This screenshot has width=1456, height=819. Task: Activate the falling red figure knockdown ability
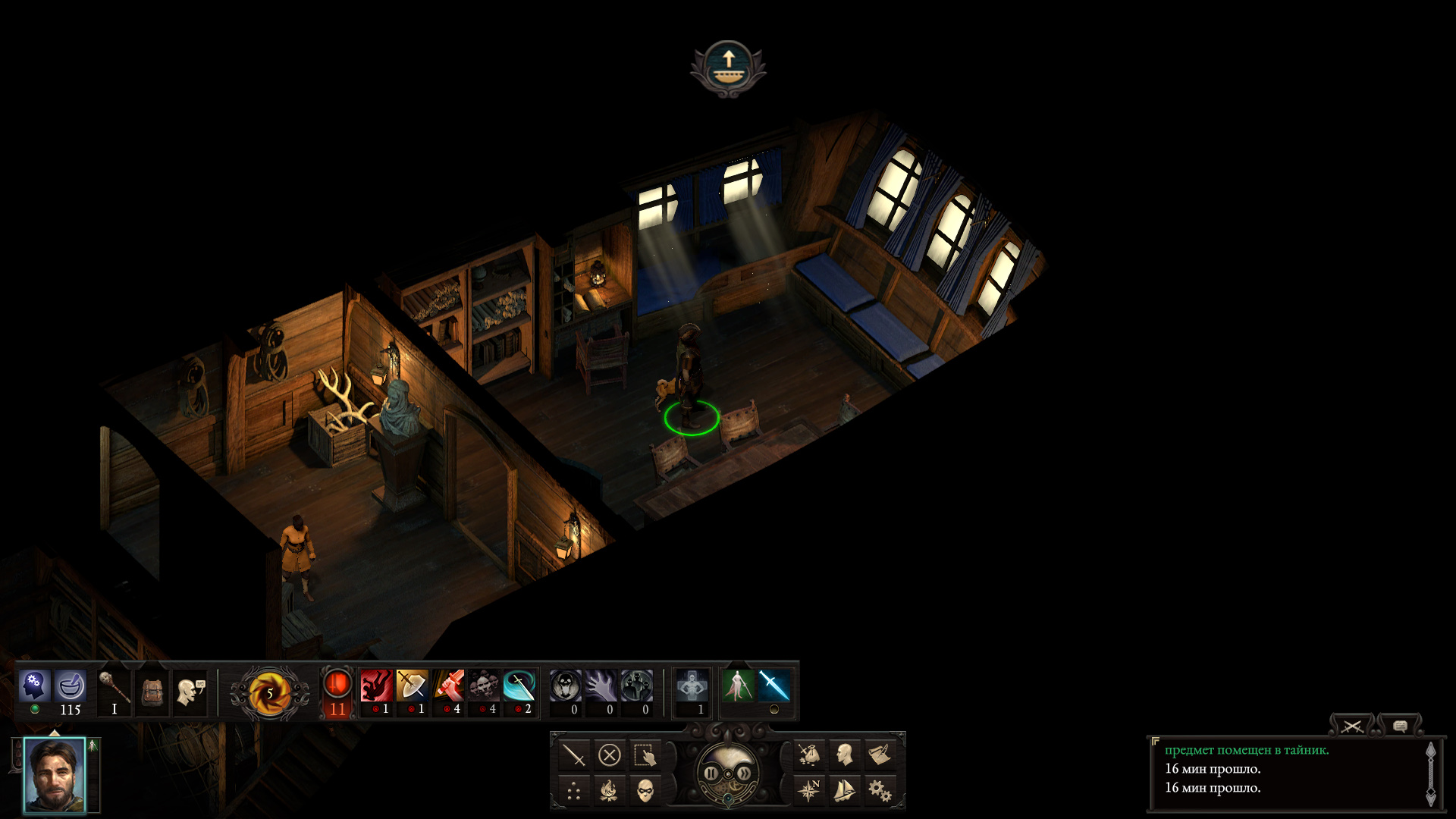[376, 686]
